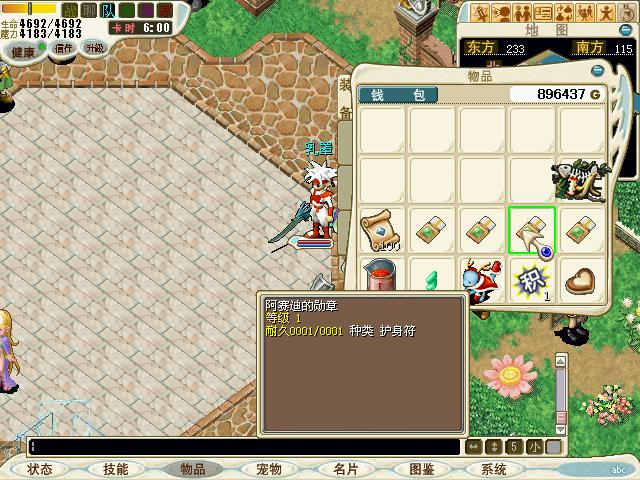Screen dimensions: 640x480
Task: Open the 技能 skills menu
Action: coord(116,469)
